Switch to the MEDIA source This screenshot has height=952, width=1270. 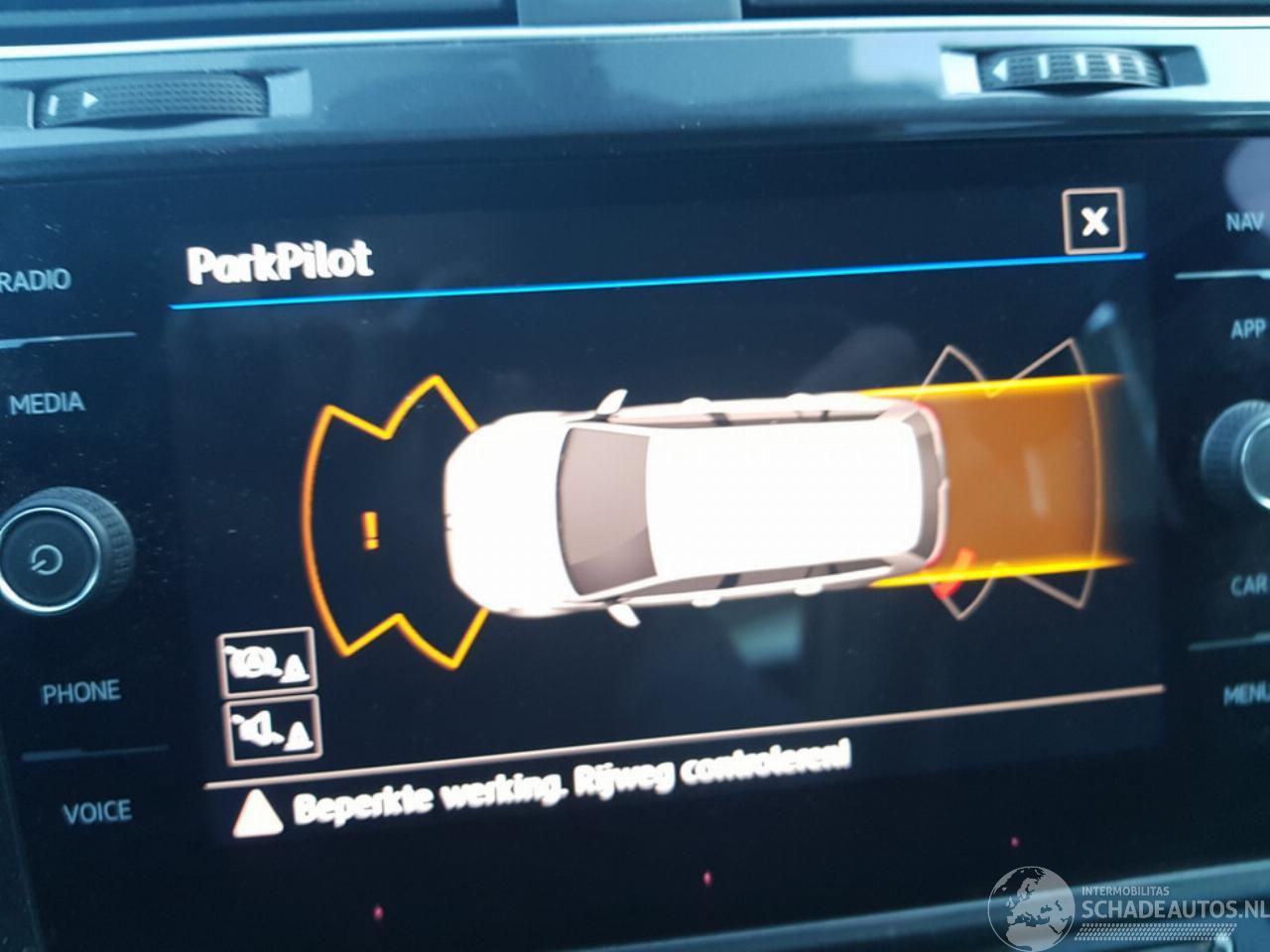click(47, 403)
